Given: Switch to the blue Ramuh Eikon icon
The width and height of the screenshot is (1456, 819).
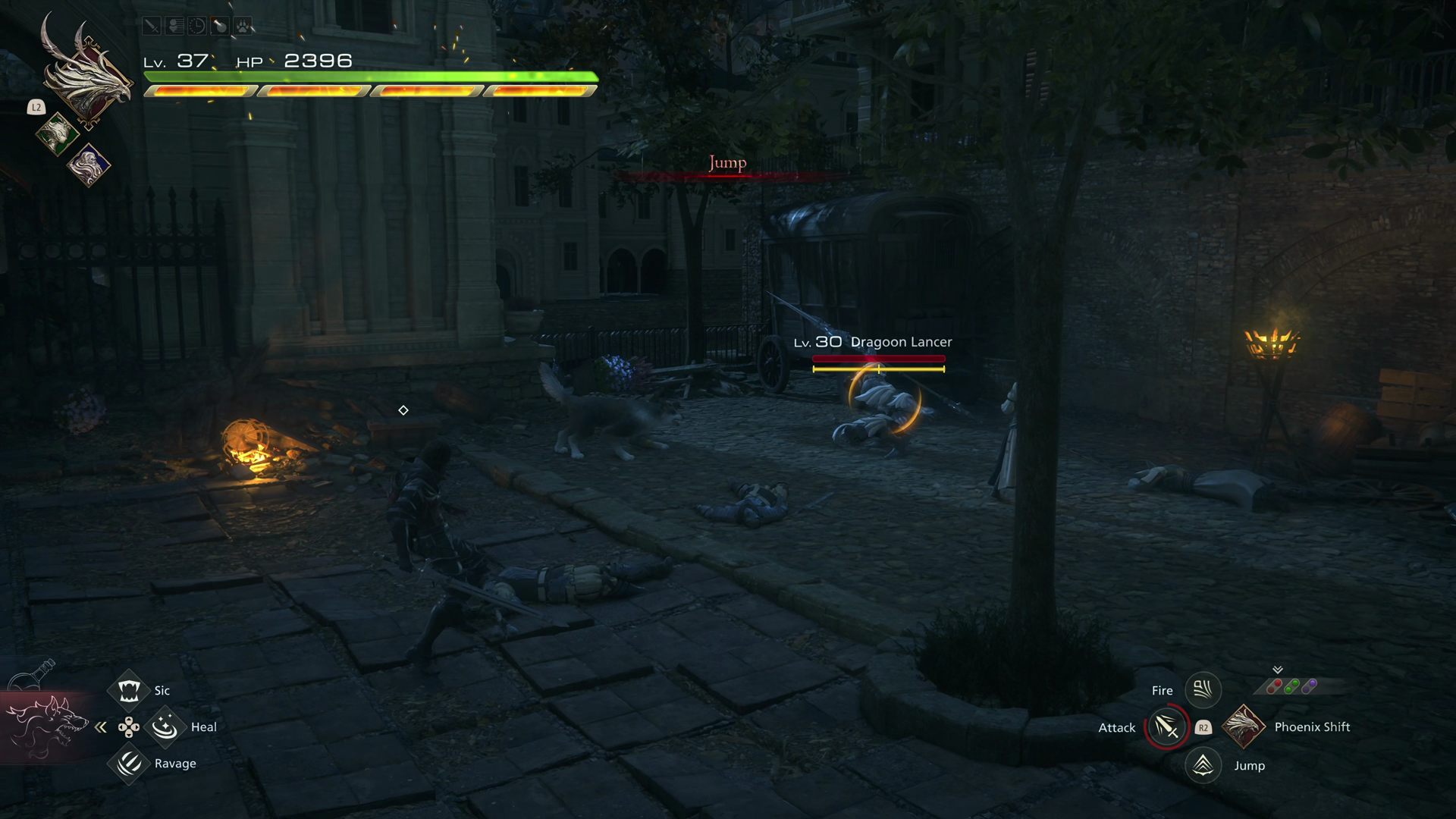Looking at the screenshot, I should (x=89, y=165).
